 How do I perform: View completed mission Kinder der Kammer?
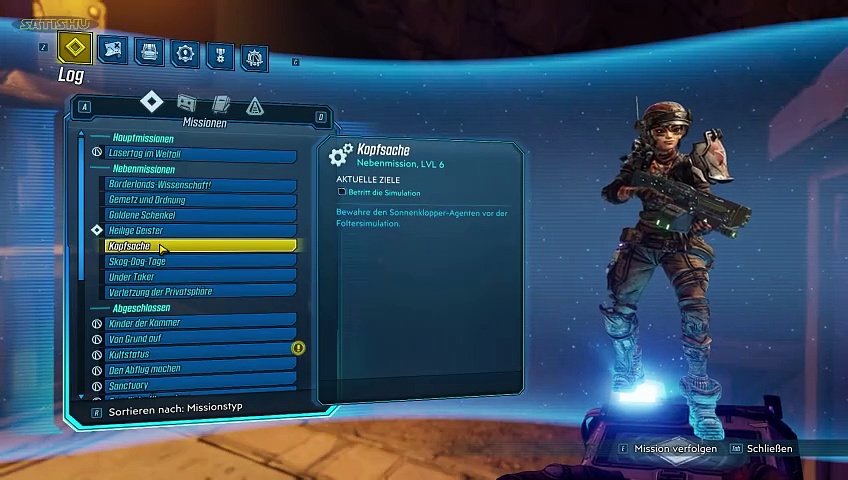200,323
